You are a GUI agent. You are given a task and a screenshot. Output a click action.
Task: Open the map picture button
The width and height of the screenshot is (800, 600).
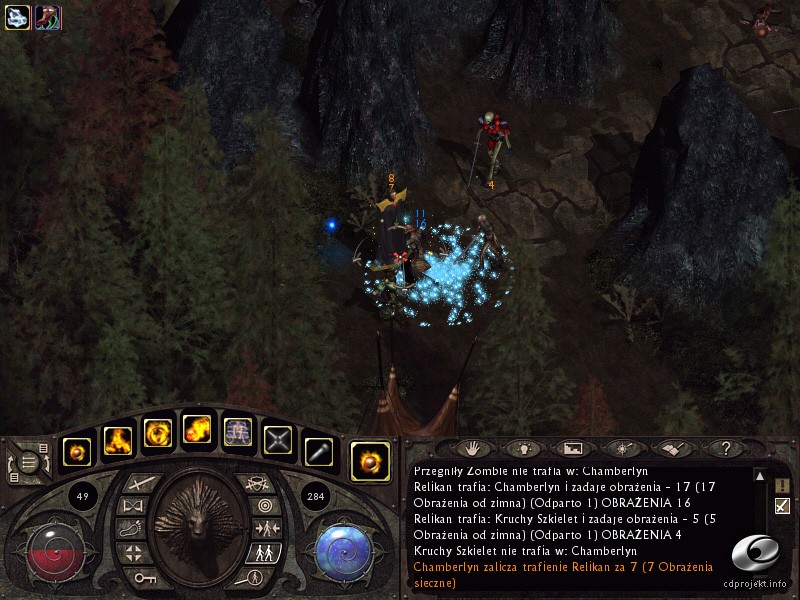573,448
